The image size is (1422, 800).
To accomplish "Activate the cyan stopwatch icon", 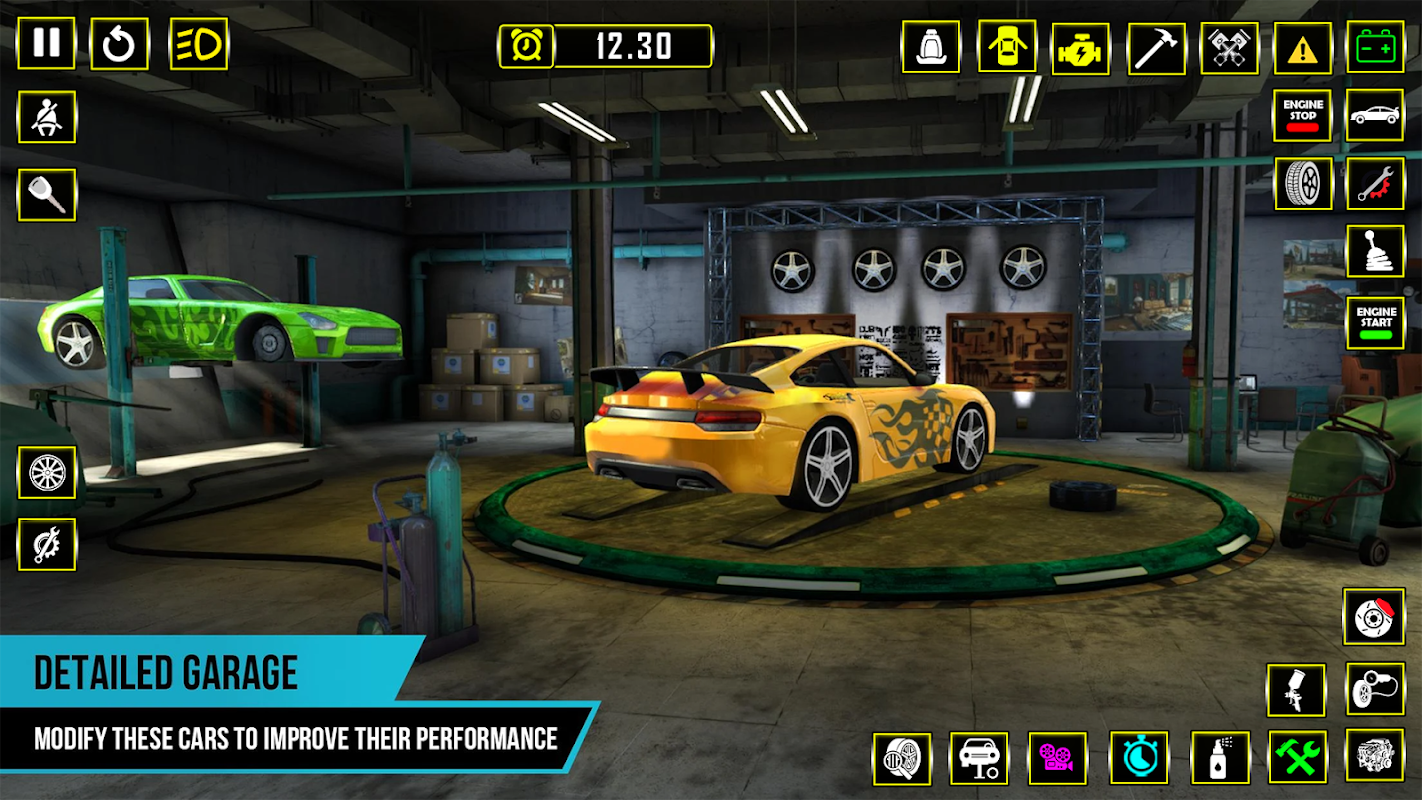I will 1139,757.
